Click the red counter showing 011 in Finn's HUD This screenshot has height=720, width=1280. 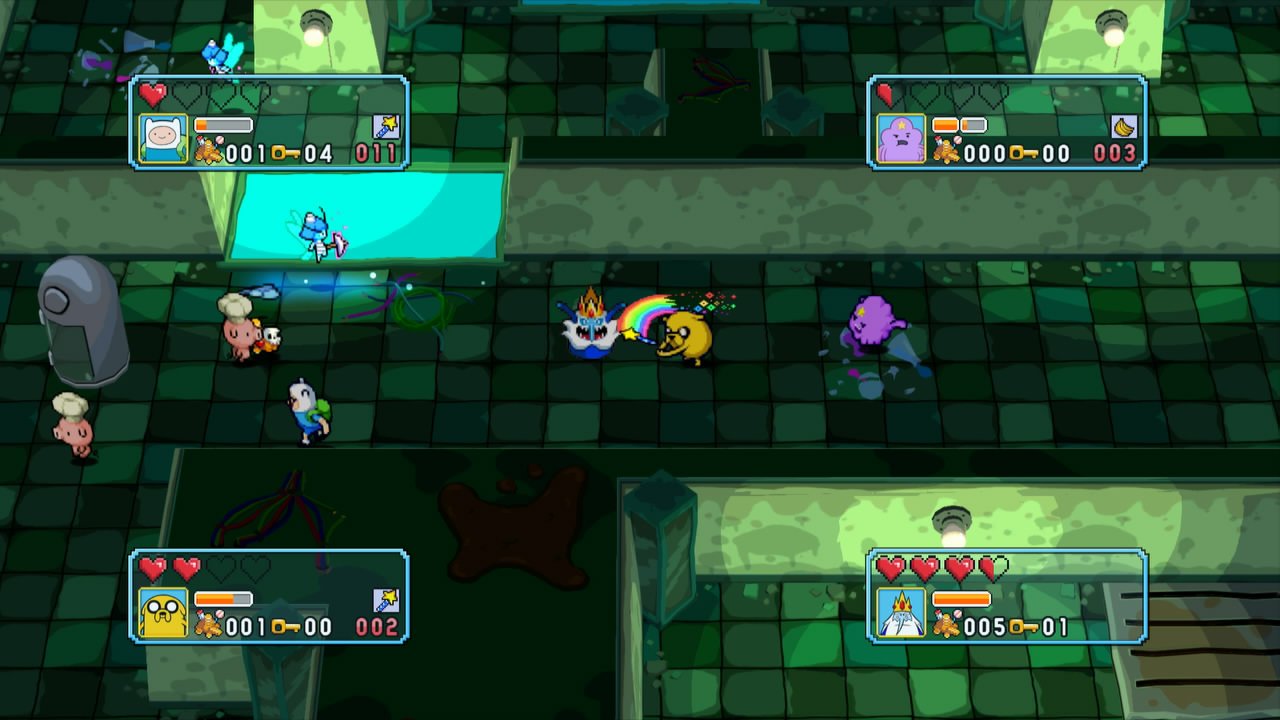[377, 152]
